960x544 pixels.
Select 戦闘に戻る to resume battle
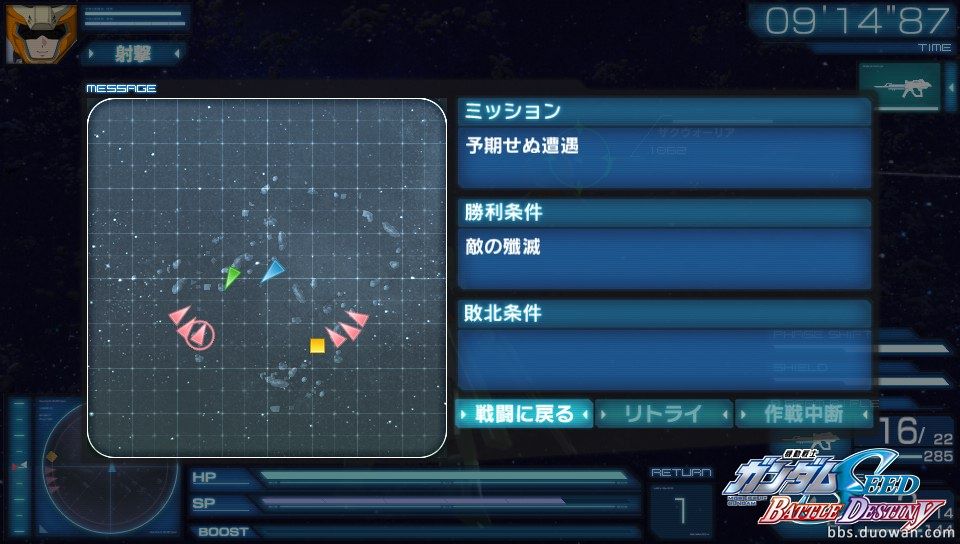point(525,413)
